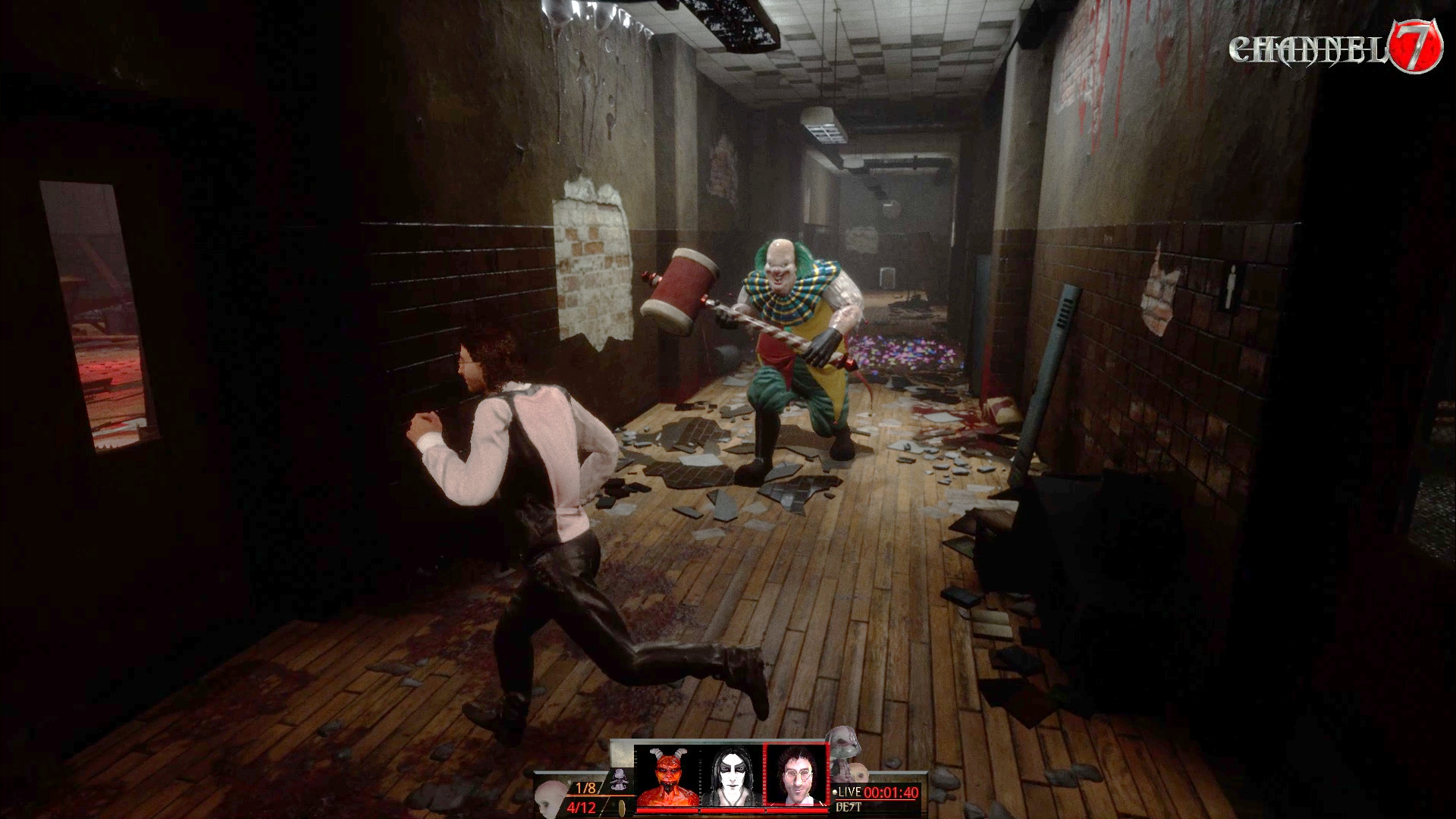Viewport: 1456px width, 819px height.
Task: Select the red devil character portrait
Action: coord(667,773)
